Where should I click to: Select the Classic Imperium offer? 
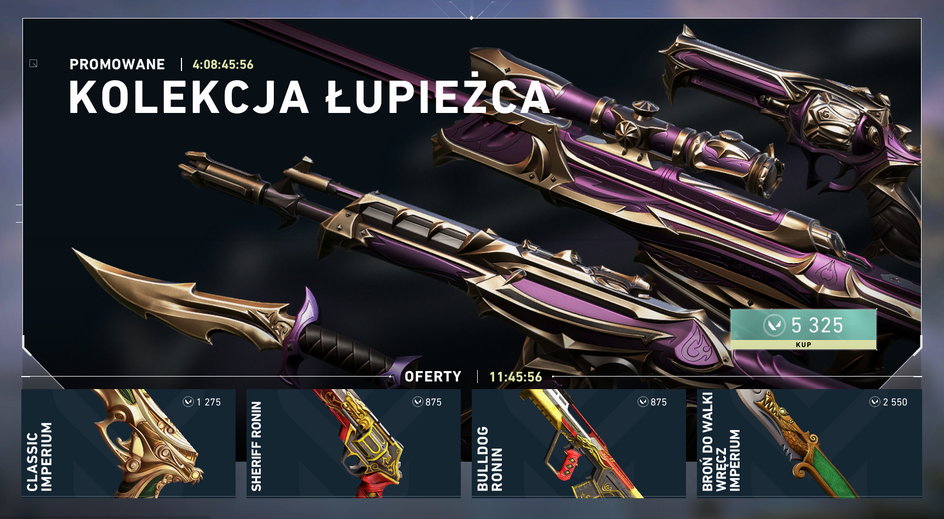(x=128, y=443)
